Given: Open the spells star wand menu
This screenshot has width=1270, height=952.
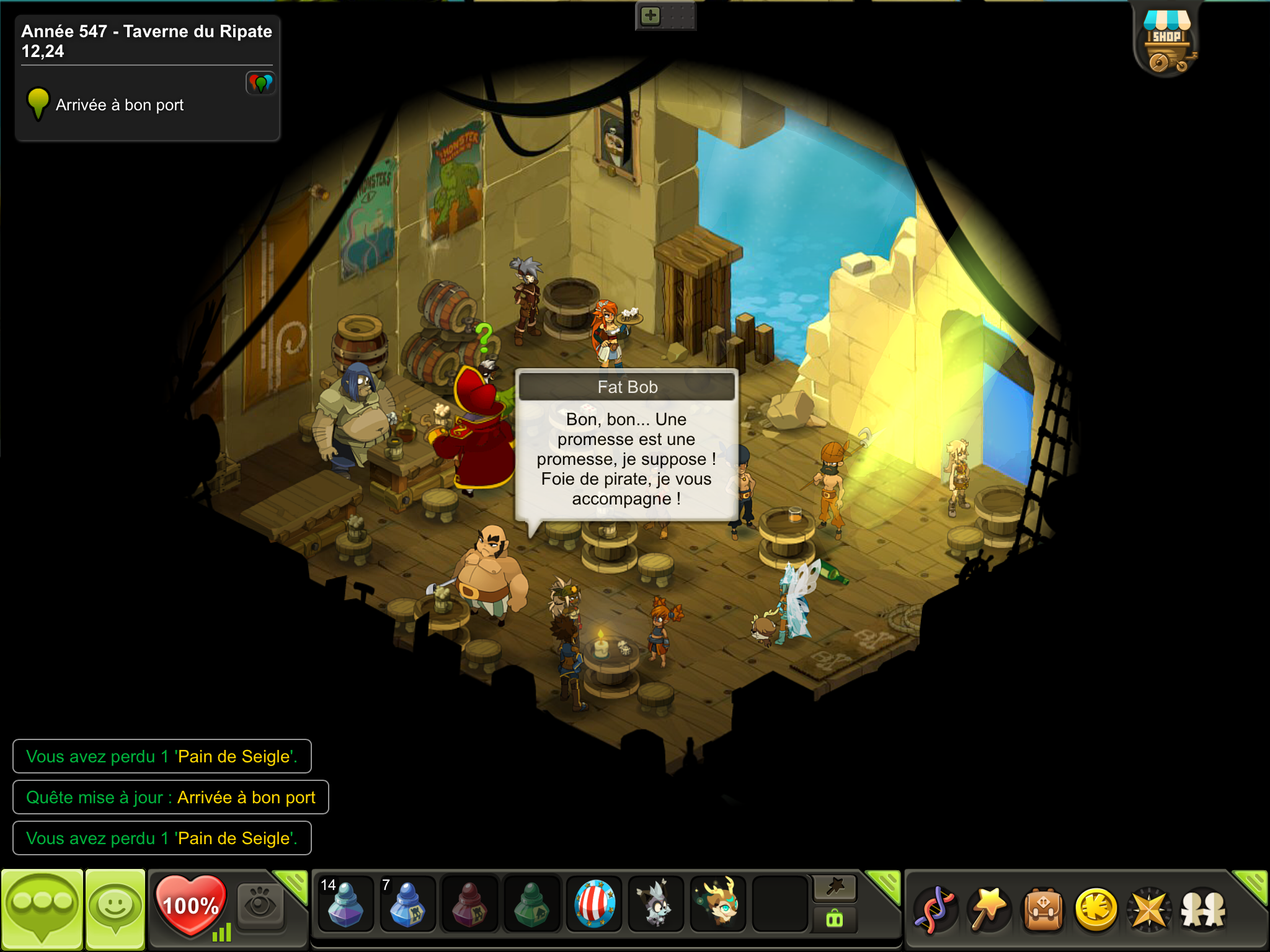Looking at the screenshot, I should (x=988, y=910).
